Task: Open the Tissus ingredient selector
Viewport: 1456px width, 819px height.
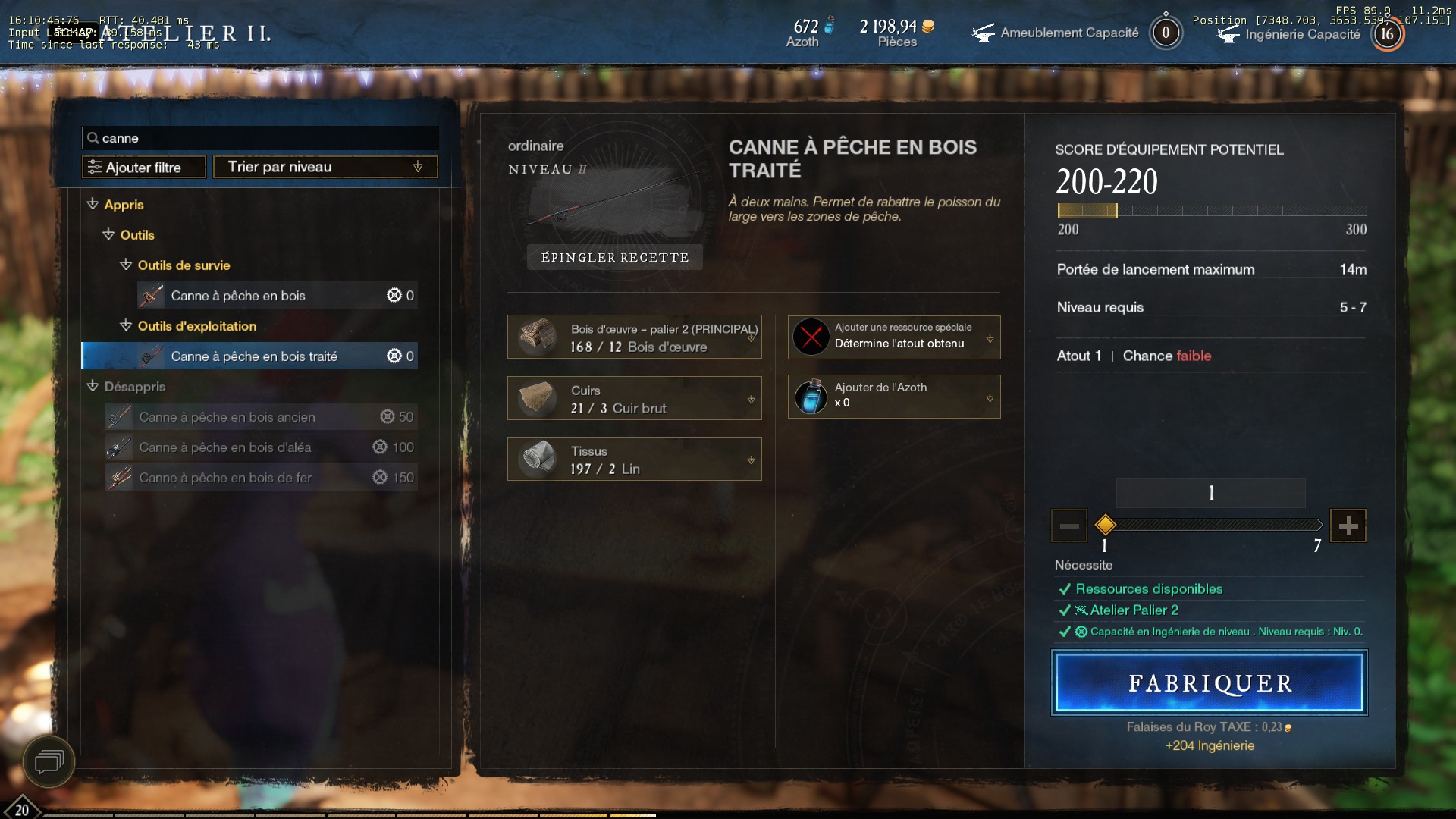Action: (634, 459)
